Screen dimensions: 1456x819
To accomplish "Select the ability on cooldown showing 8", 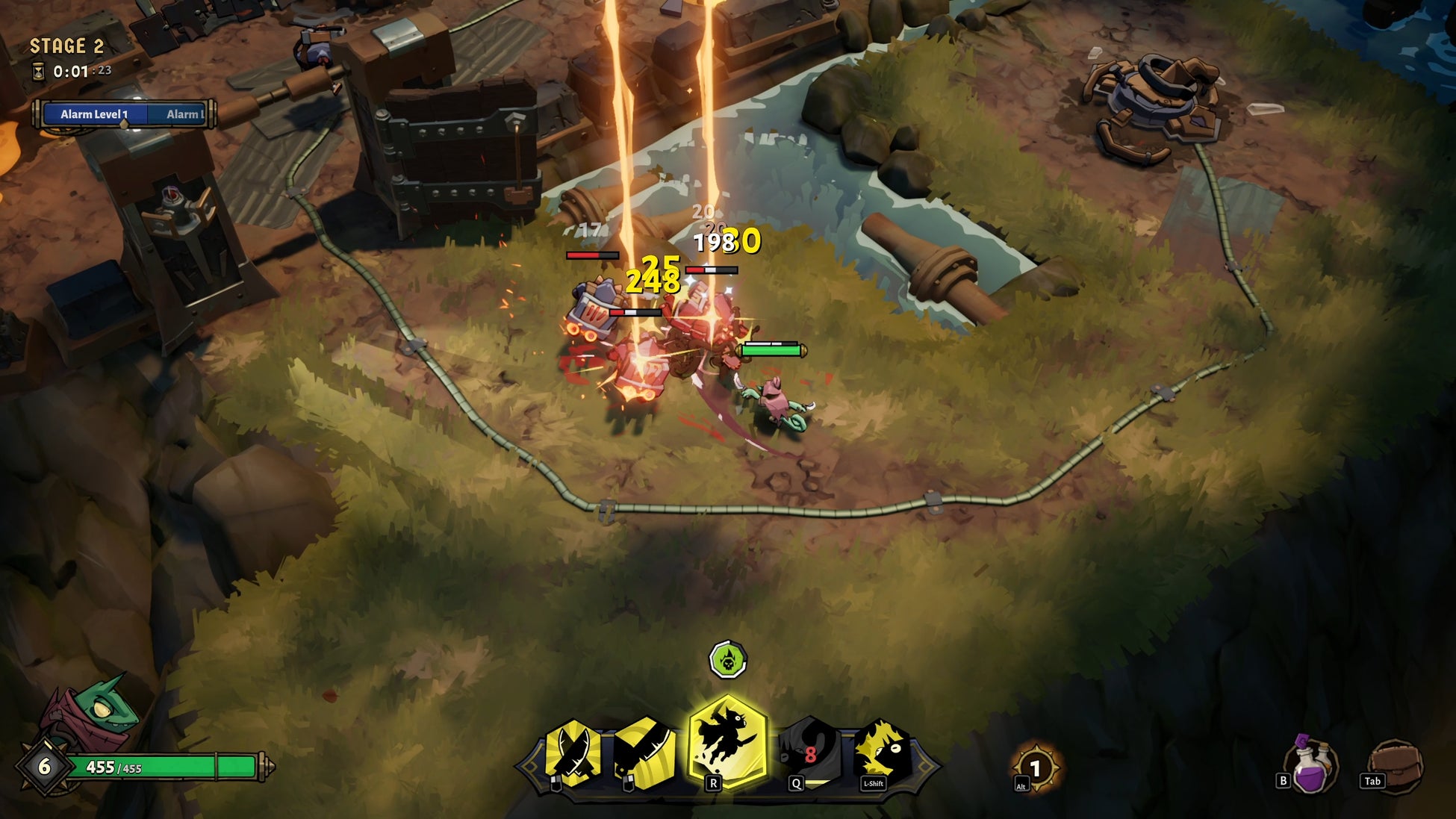I will (809, 753).
